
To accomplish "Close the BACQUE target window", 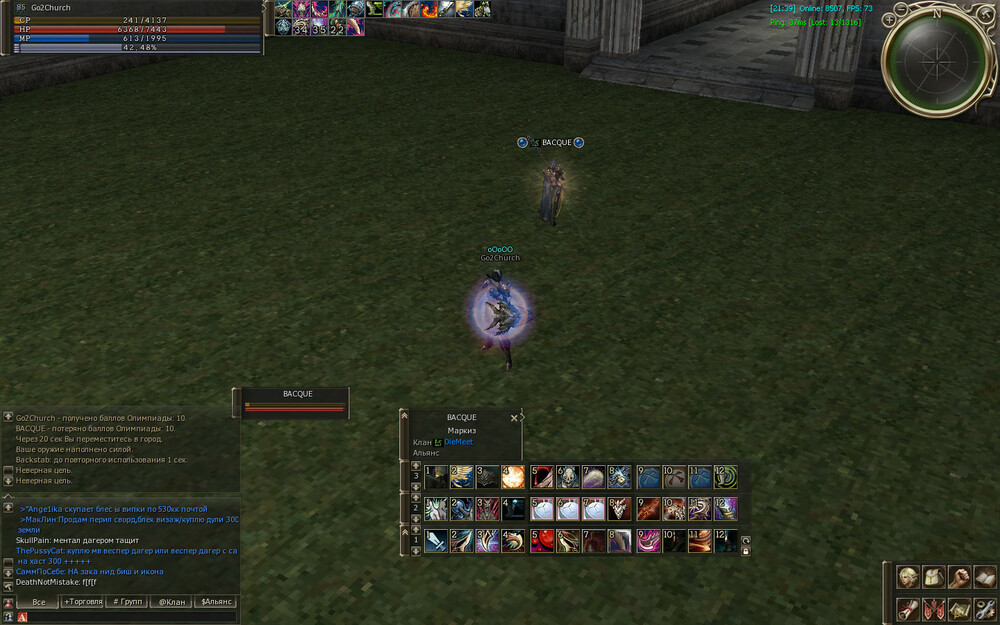I will [514, 418].
